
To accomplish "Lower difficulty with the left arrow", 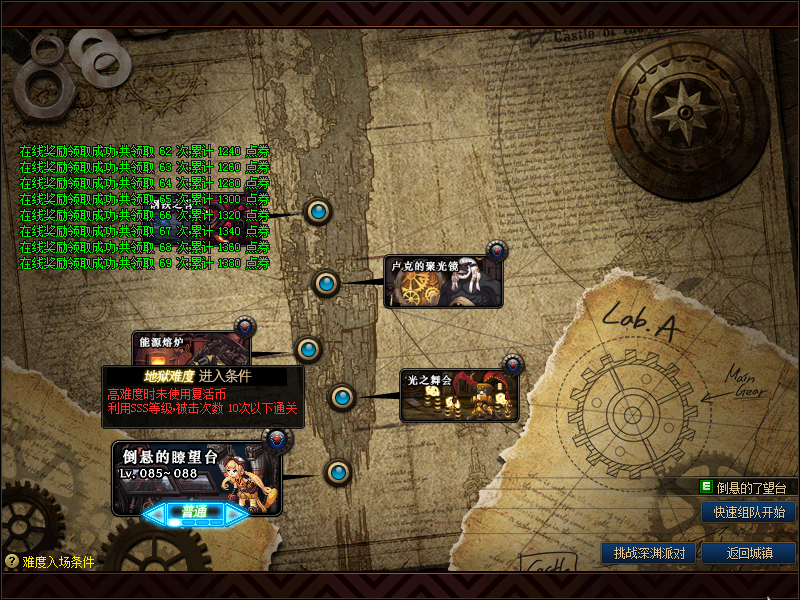I will coord(155,514).
